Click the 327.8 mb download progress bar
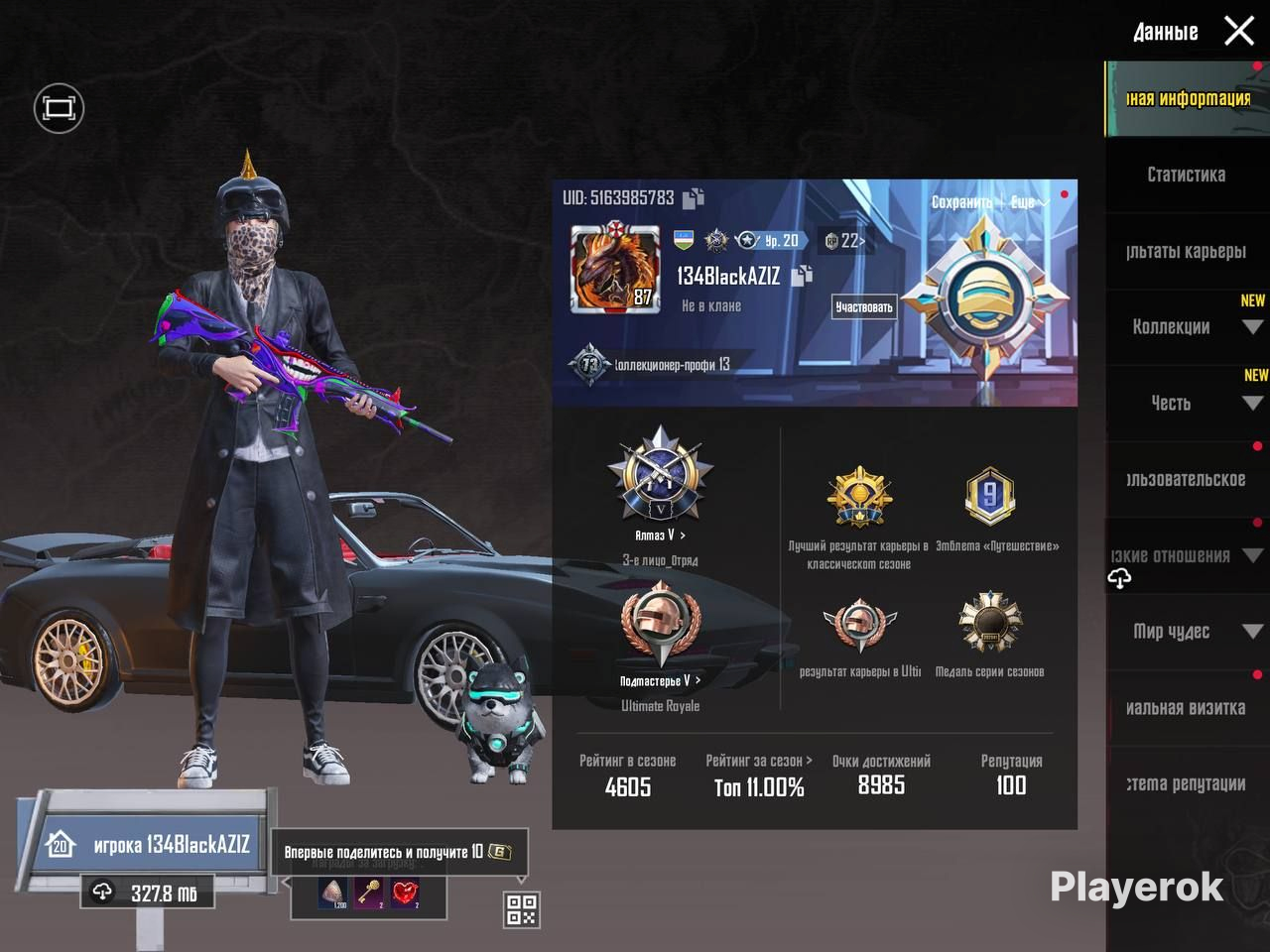The height and width of the screenshot is (952, 1270). [x=147, y=893]
